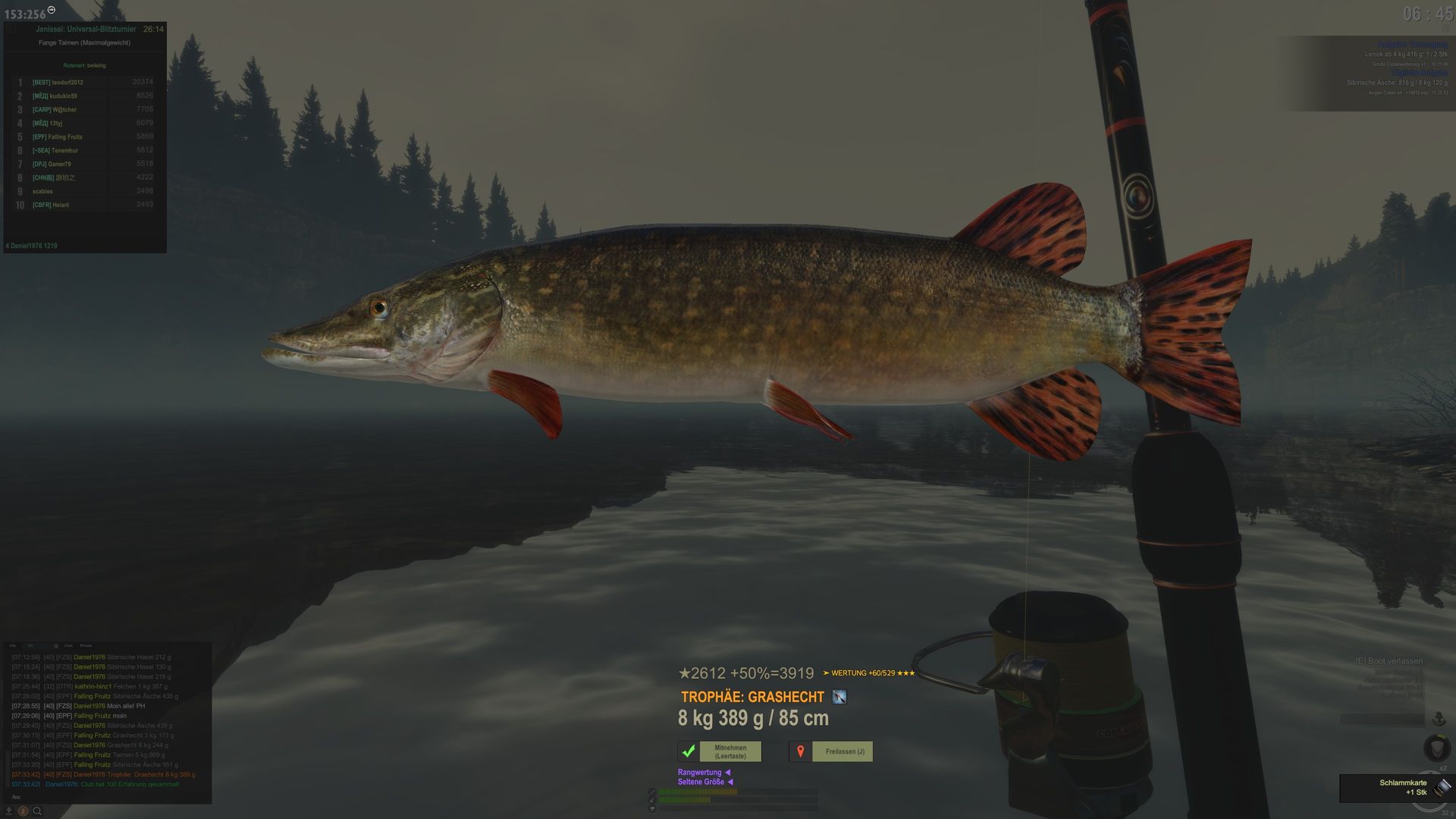Select teodorf2012 in the tournament ranking

pyautogui.click(x=58, y=83)
